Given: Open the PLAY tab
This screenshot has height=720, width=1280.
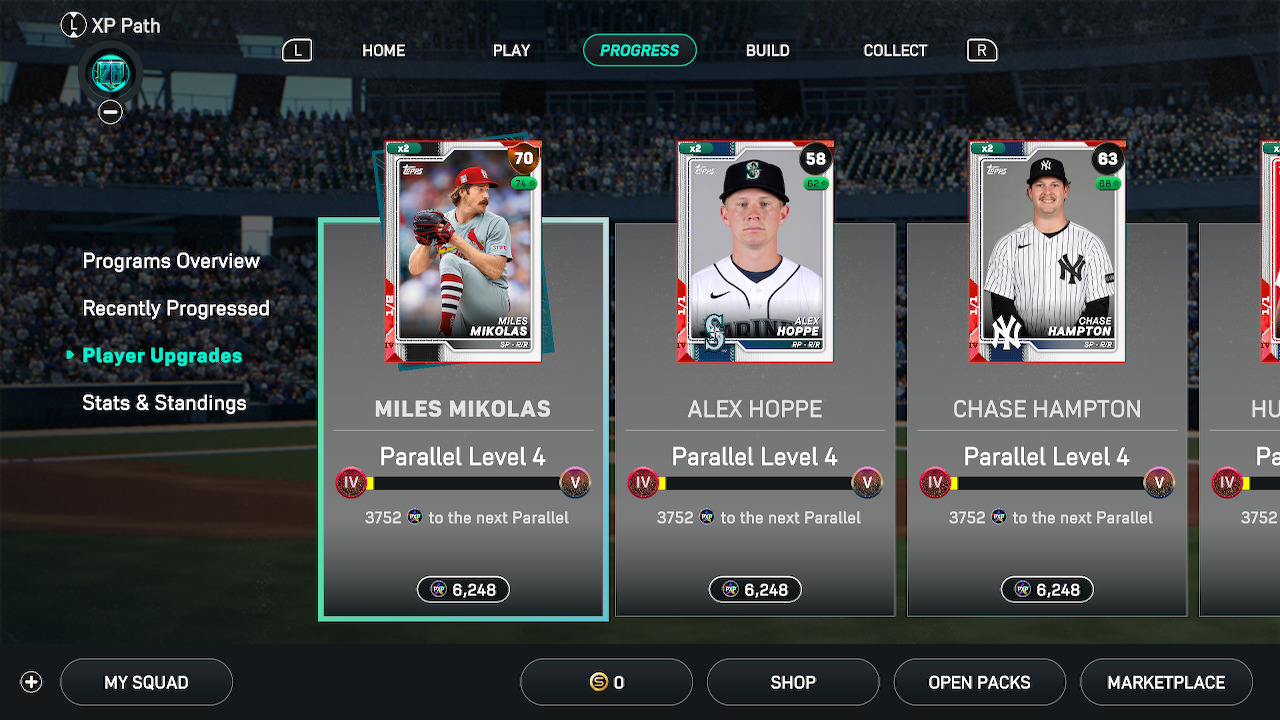Looking at the screenshot, I should tap(511, 50).
